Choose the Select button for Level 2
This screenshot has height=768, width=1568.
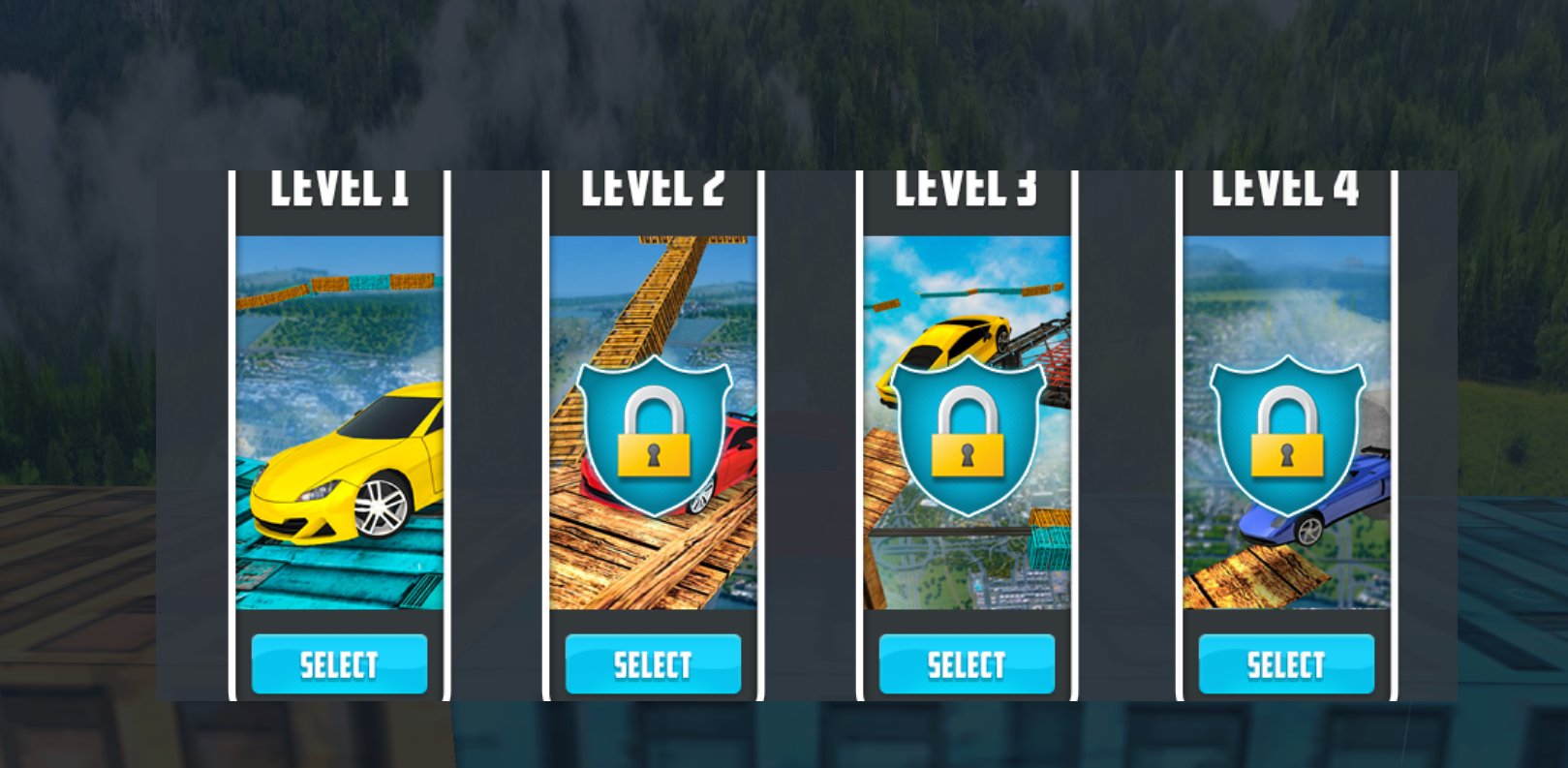(653, 664)
